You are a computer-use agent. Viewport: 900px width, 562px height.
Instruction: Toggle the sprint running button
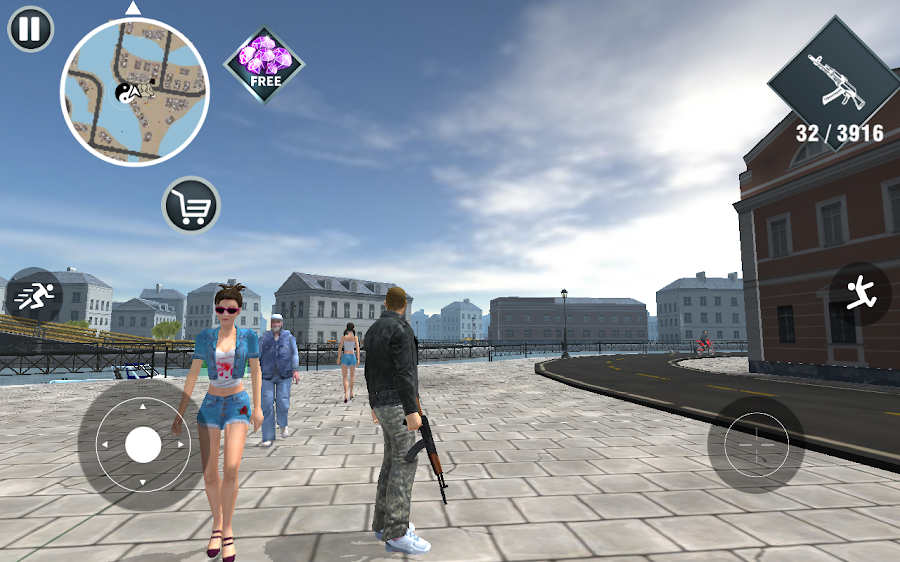tap(34, 295)
